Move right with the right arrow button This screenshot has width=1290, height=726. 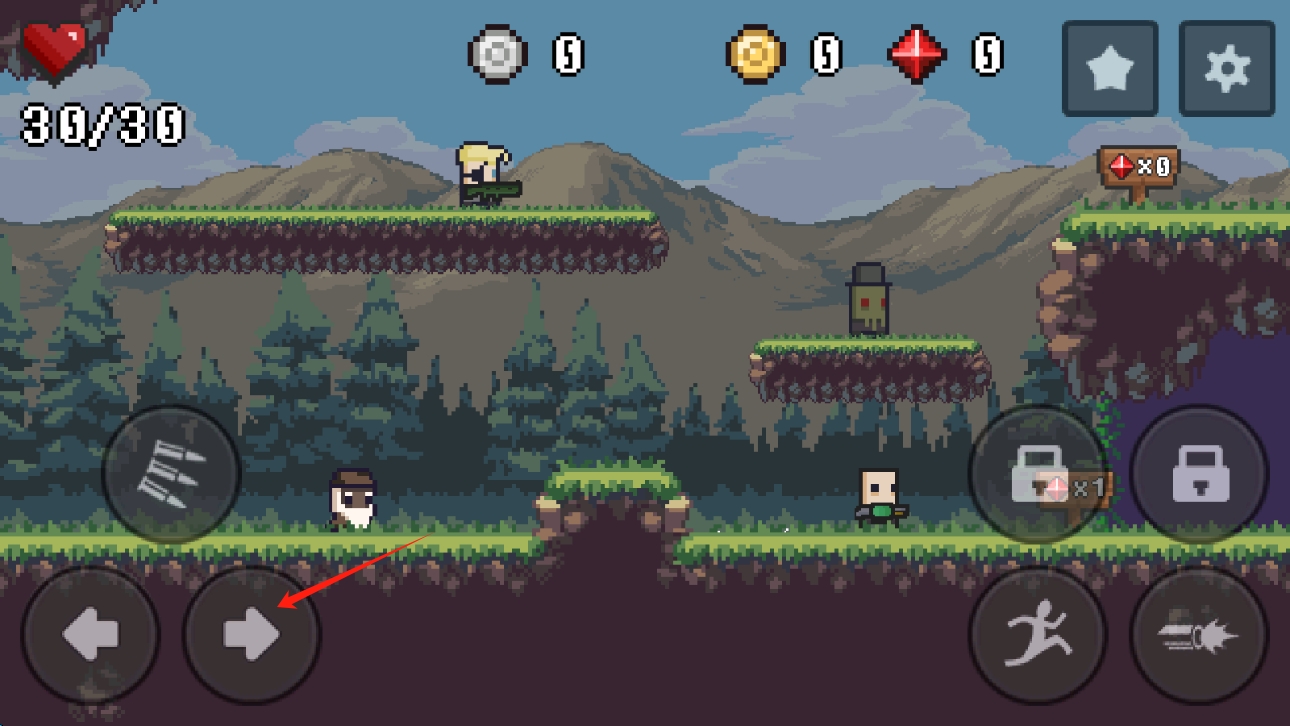click(x=252, y=635)
